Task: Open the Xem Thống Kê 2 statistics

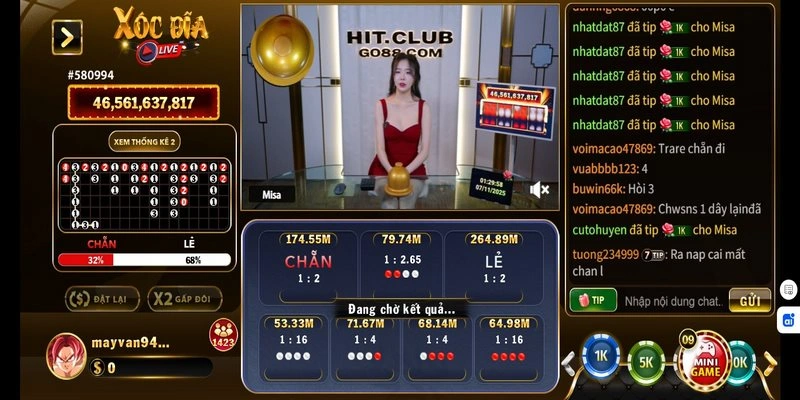Action: pyautogui.click(x=144, y=142)
